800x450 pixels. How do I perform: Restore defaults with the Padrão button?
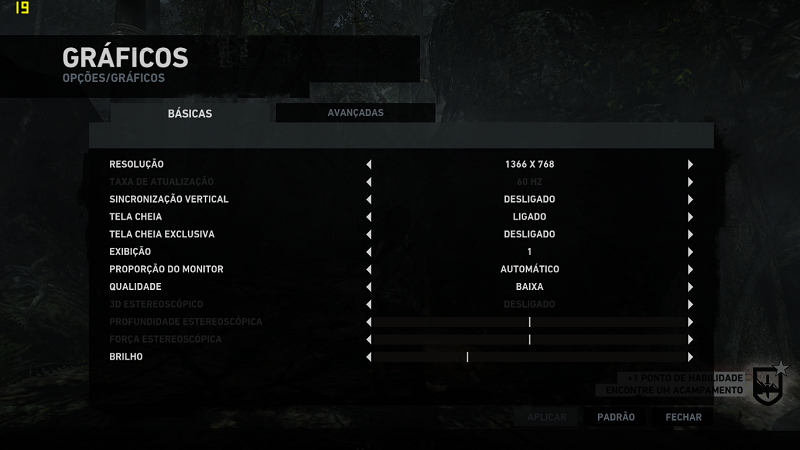(x=616, y=417)
